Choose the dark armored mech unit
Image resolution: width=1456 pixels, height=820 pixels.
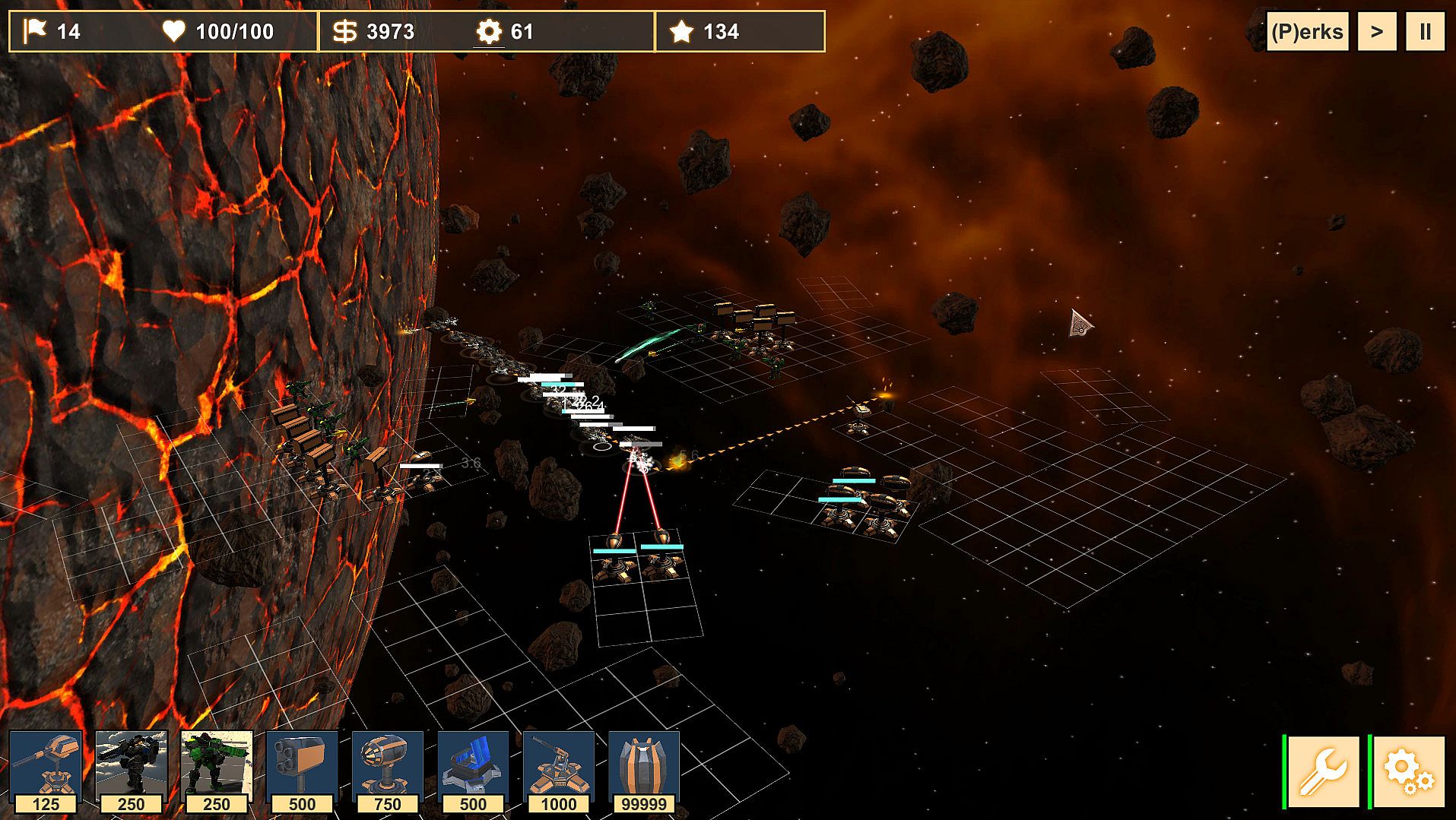[x=131, y=771]
